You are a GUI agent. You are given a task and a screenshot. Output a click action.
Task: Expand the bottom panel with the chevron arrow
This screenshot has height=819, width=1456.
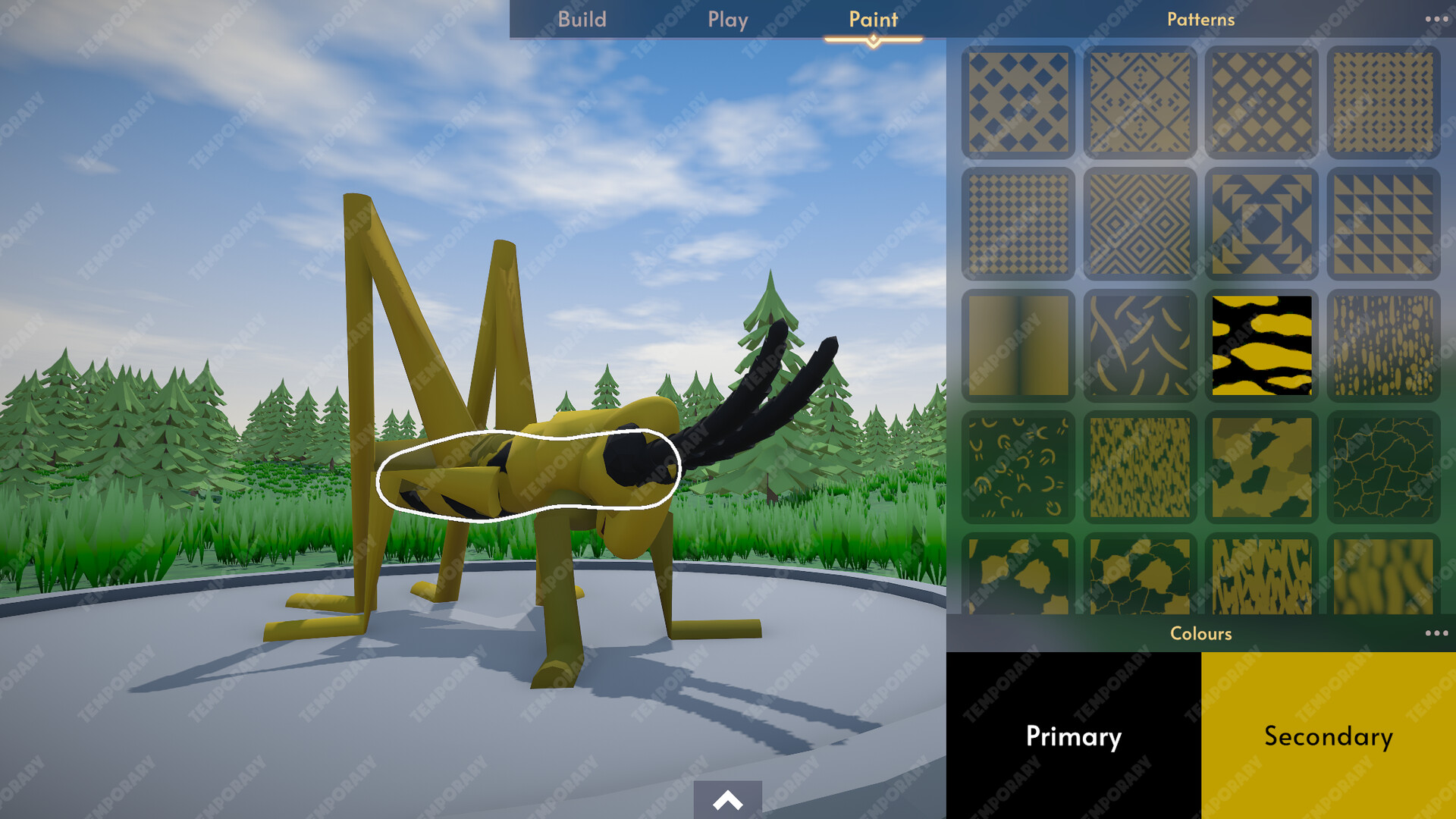tap(727, 800)
